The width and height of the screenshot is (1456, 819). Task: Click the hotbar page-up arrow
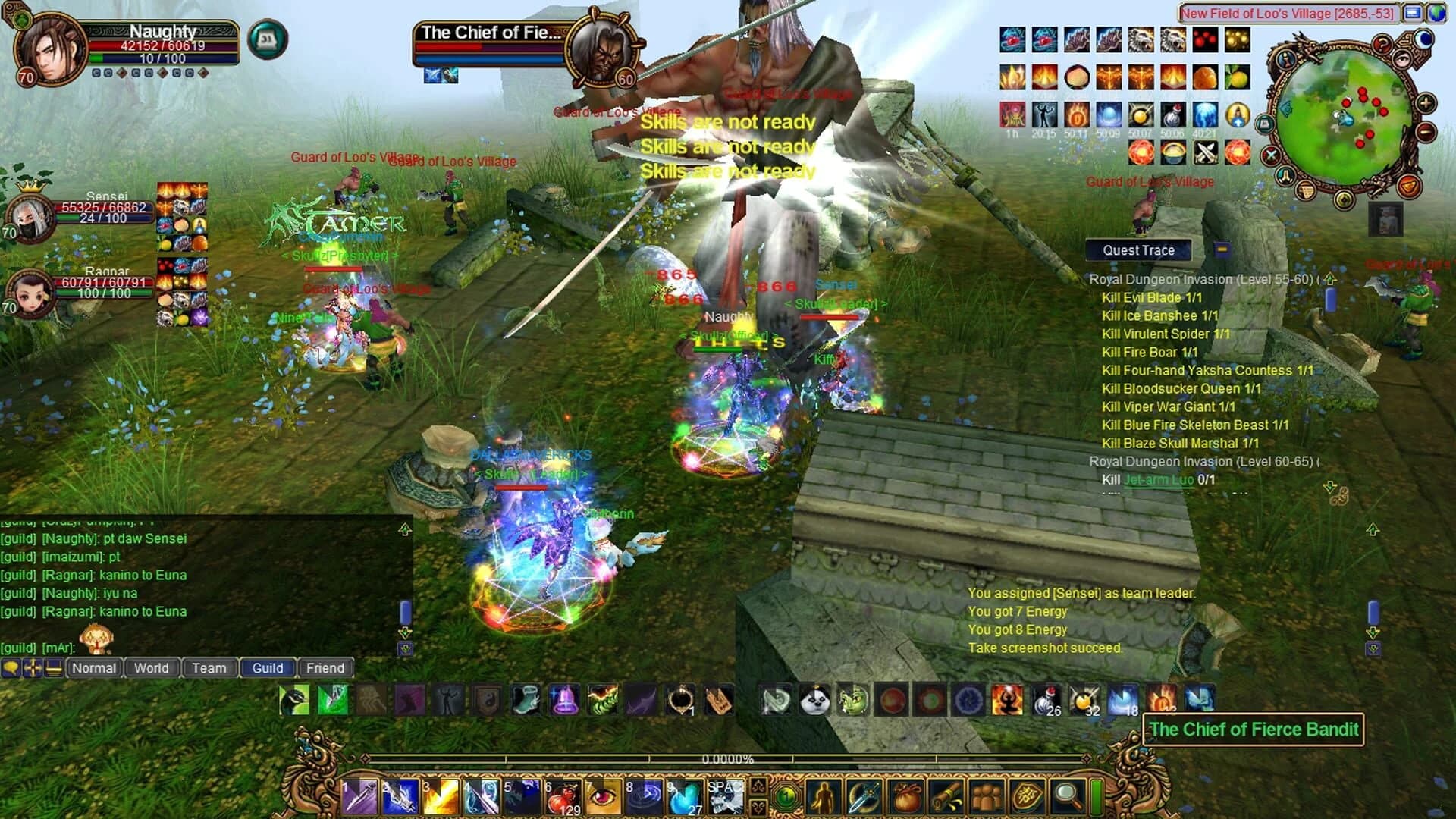click(760, 786)
